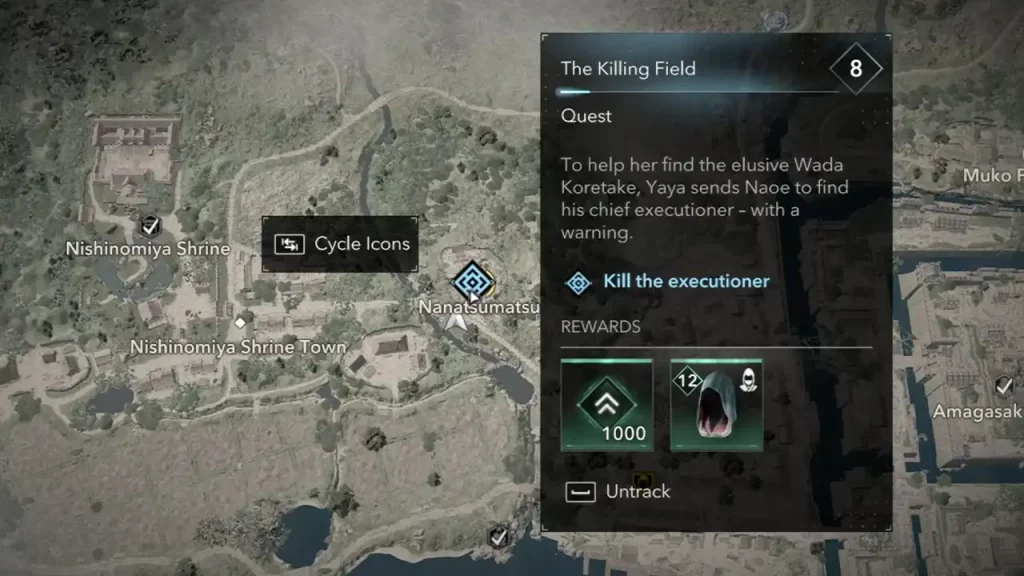Select the Nishinomiya Shrine checkmark marker
The image size is (1024, 576).
coord(150,225)
